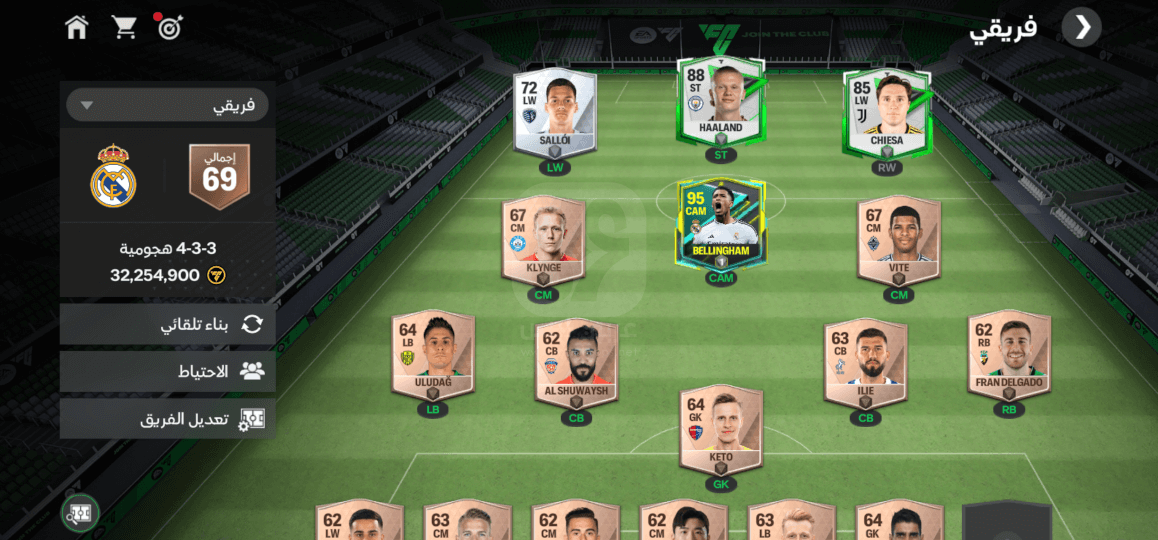Select the Keto goalkeeper card
The image size is (1158, 540).
coord(721,429)
